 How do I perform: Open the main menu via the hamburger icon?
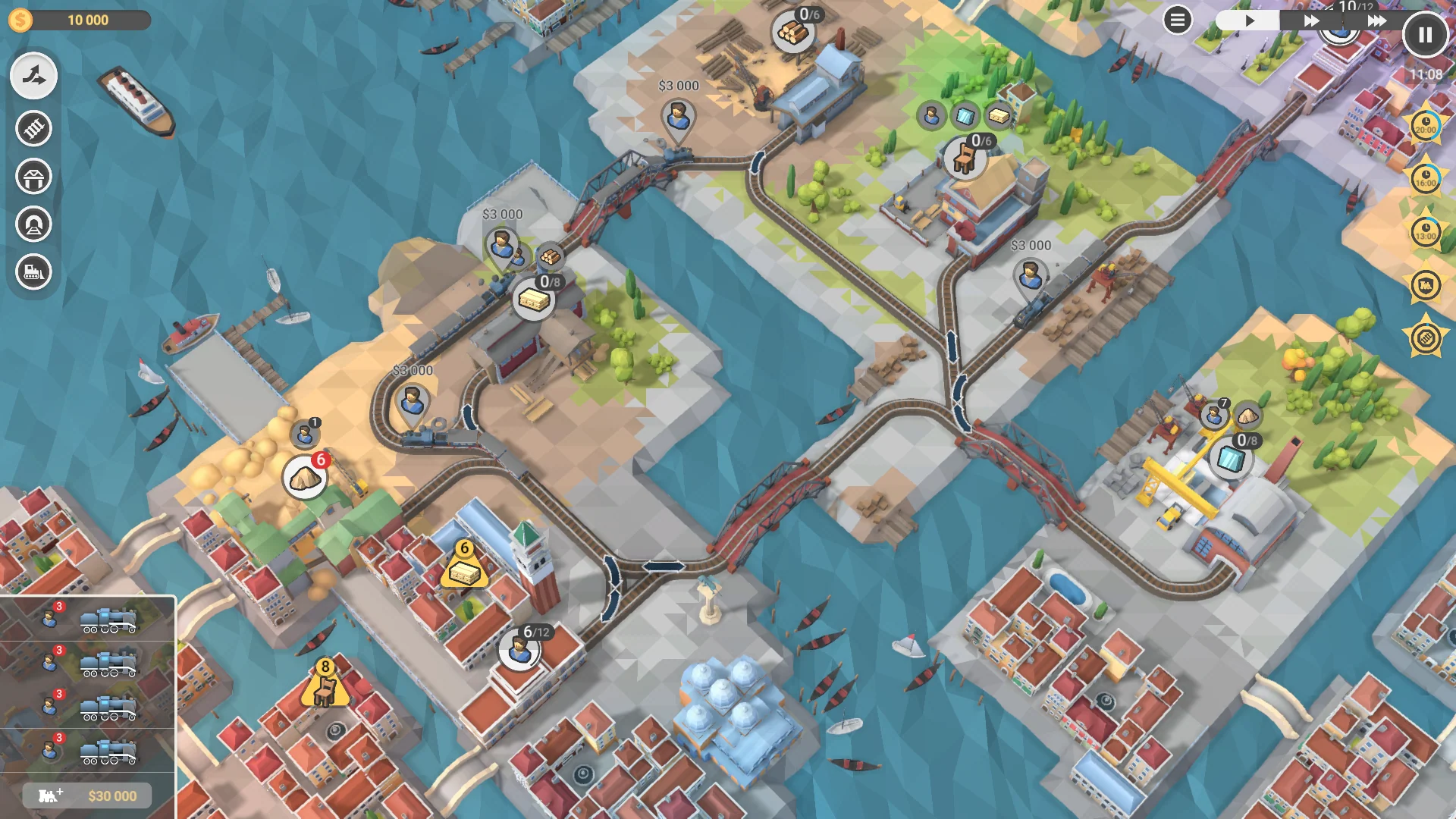click(1177, 20)
